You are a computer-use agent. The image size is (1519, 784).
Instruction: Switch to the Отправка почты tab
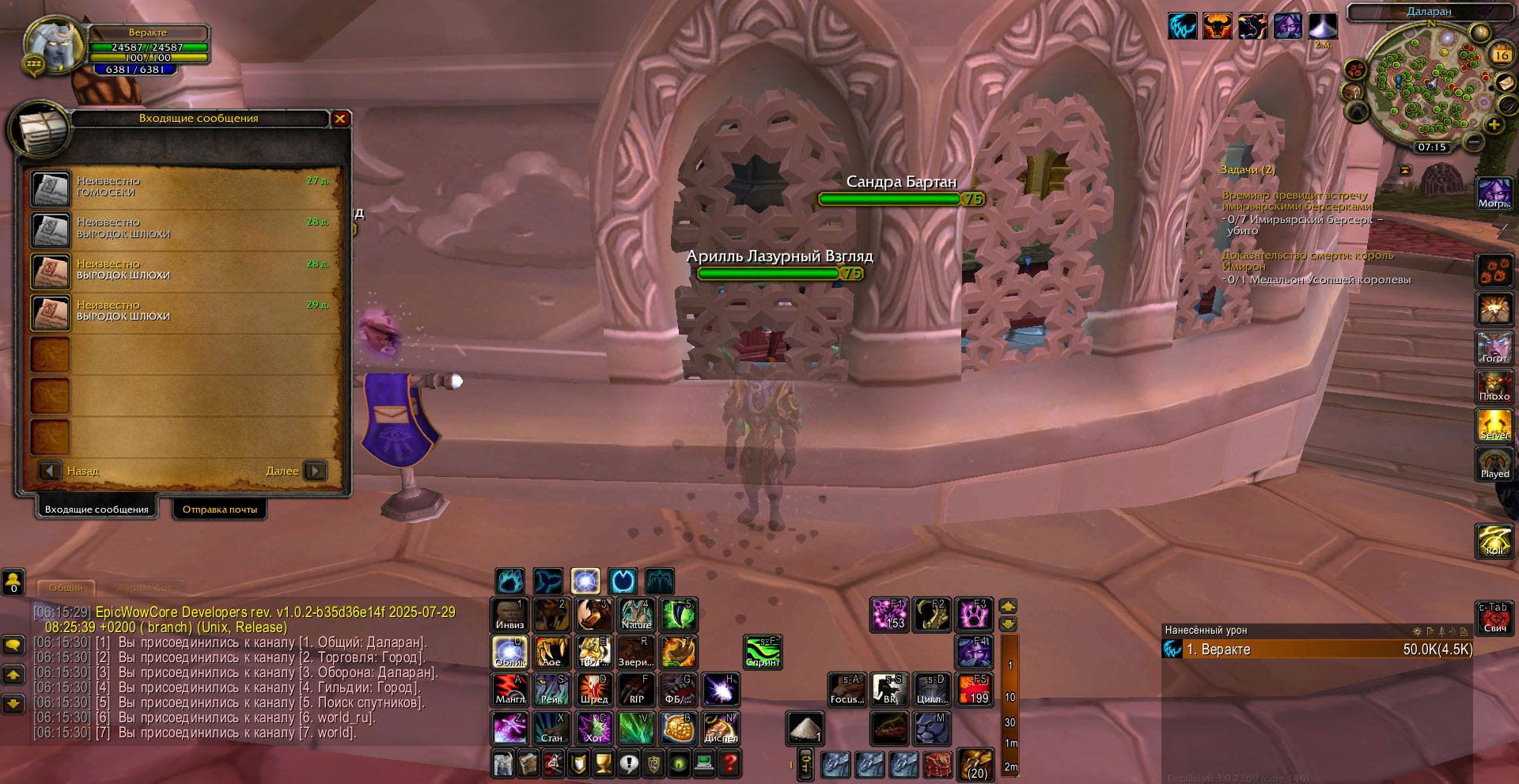(220, 509)
